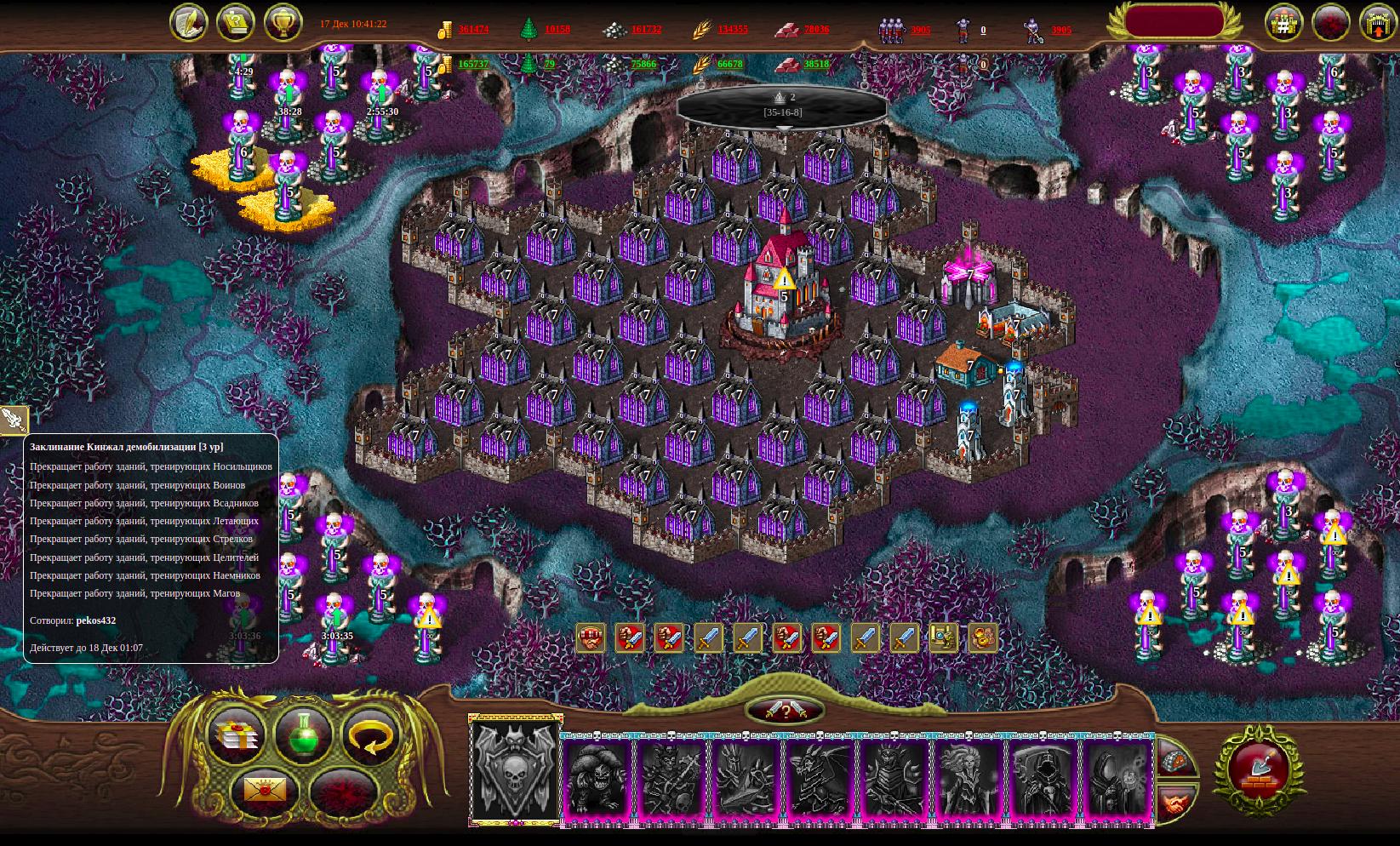The width and height of the screenshot is (1400, 846).
Task: Click the trowel and bricks build button
Action: [x=1259, y=769]
